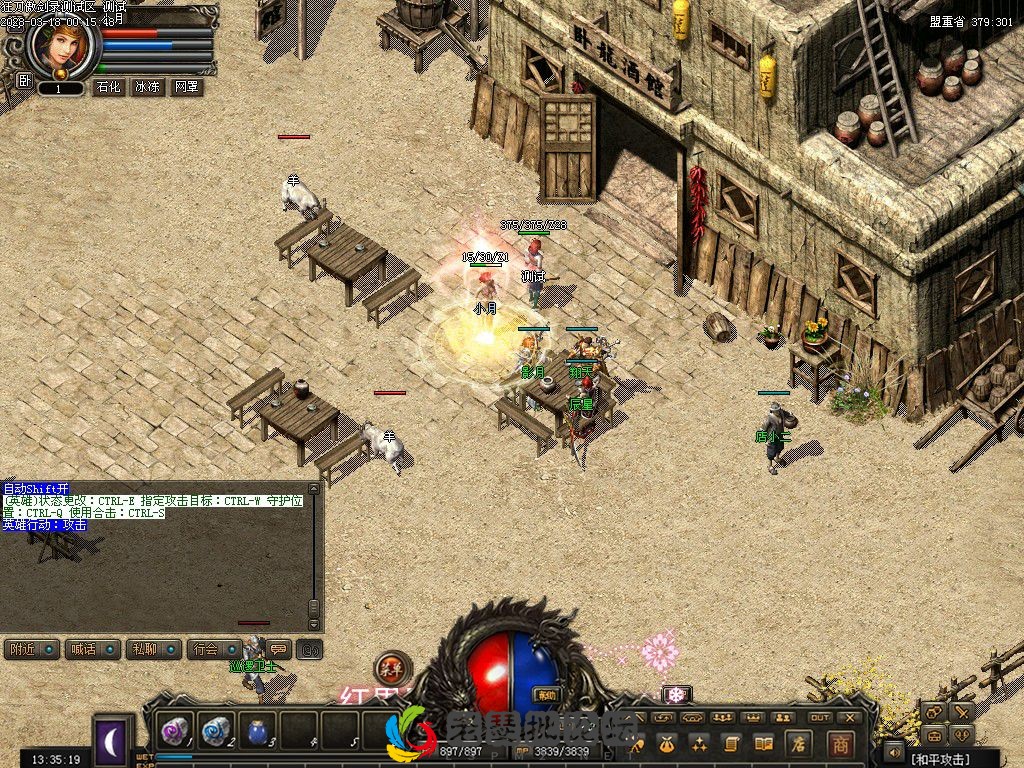Open the 商 shop button
This screenshot has width=1024, height=768.
840,743
